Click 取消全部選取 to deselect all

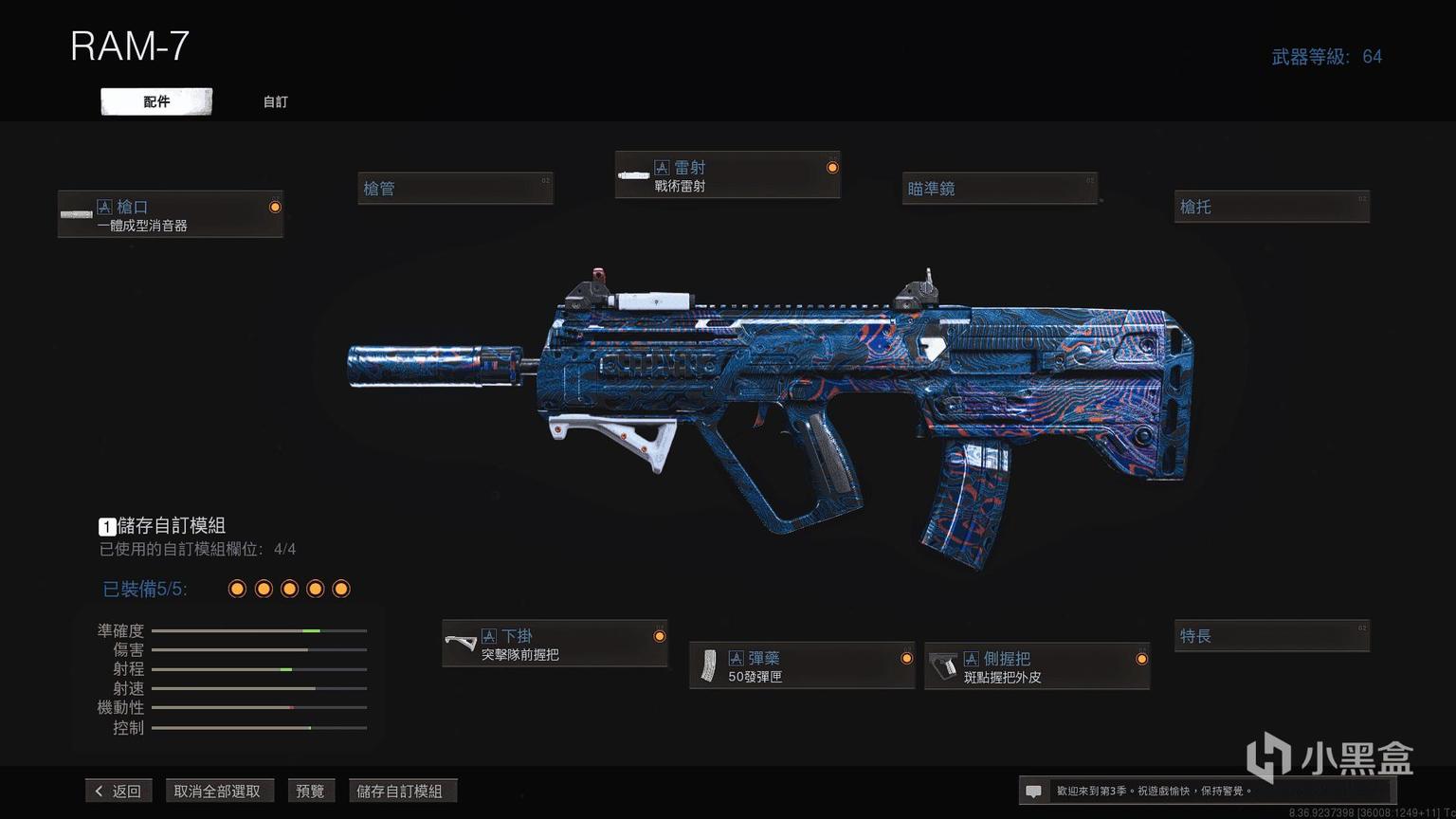(x=217, y=791)
